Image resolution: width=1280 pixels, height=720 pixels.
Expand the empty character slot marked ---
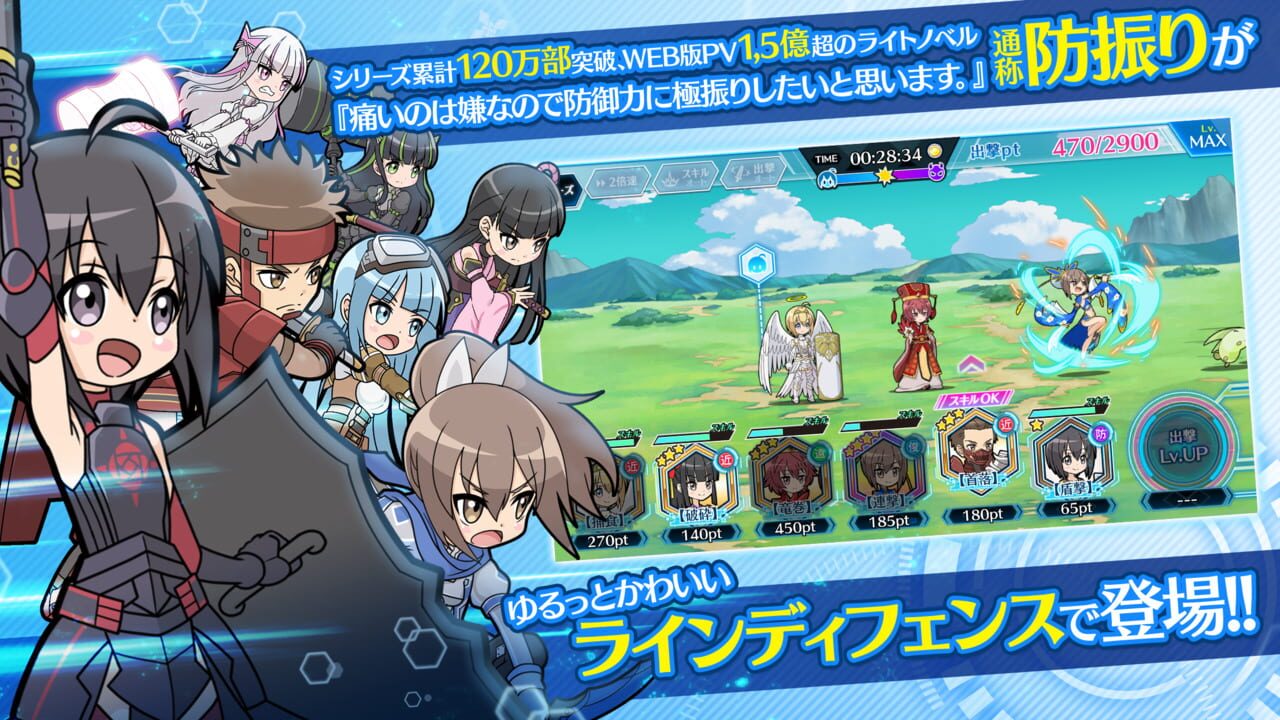(1186, 498)
